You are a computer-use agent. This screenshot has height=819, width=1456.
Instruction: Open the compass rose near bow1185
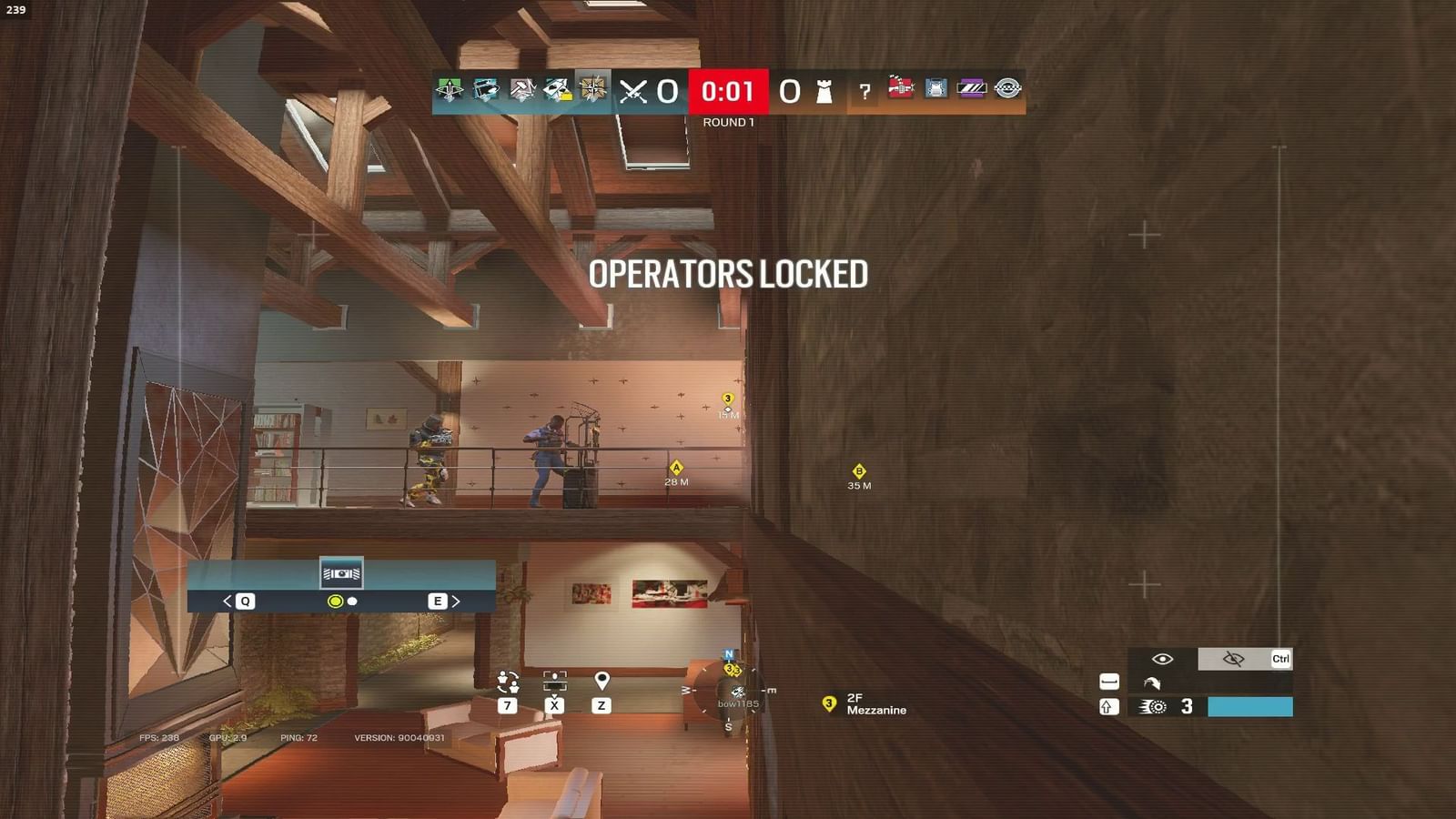pyautogui.click(x=728, y=689)
